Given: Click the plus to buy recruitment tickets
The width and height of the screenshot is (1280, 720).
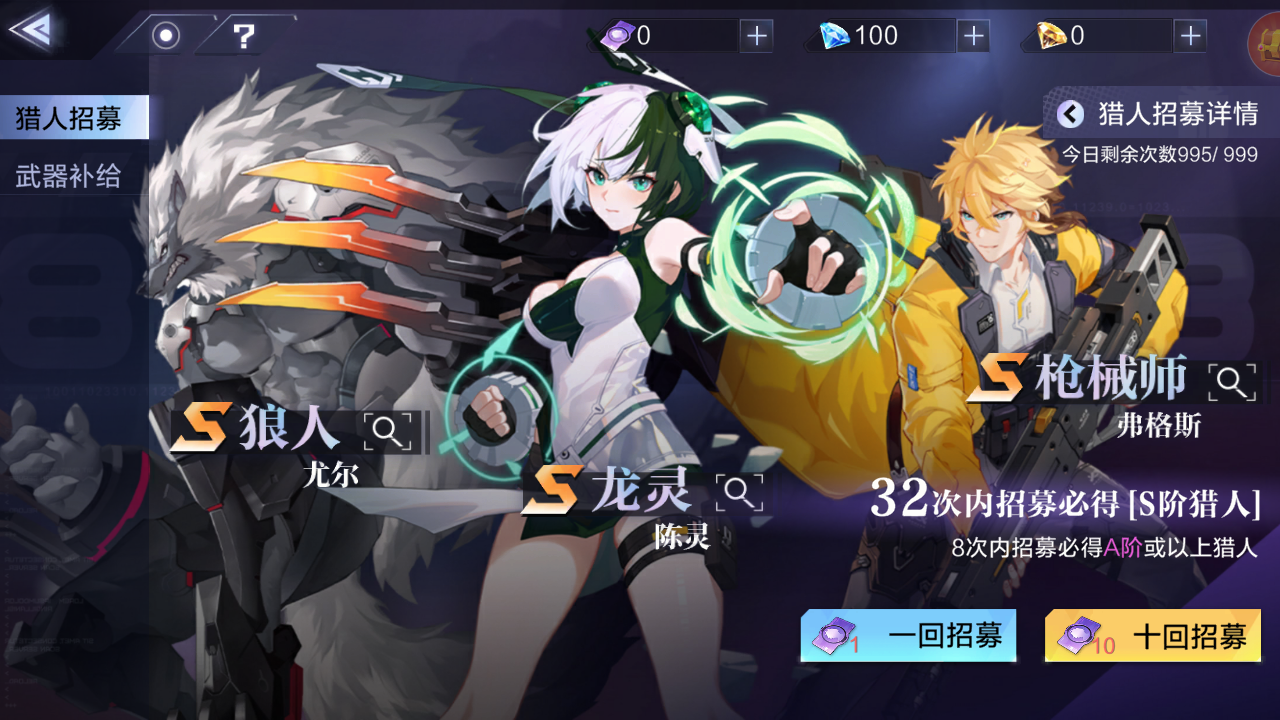Looking at the screenshot, I should tap(757, 35).
